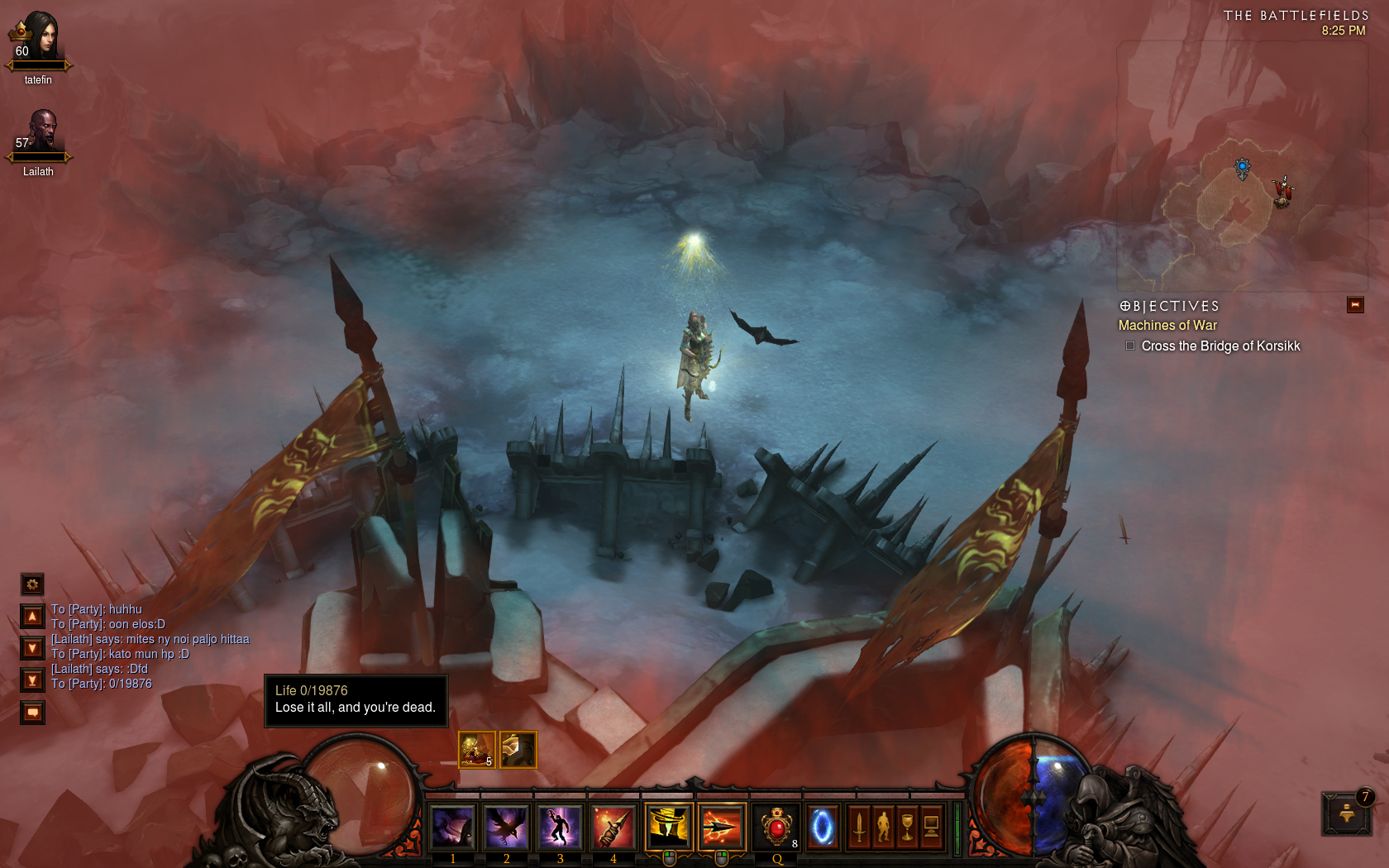Use the flaming spear skill in slot 4
The height and width of the screenshot is (868, 1389).
613,827
